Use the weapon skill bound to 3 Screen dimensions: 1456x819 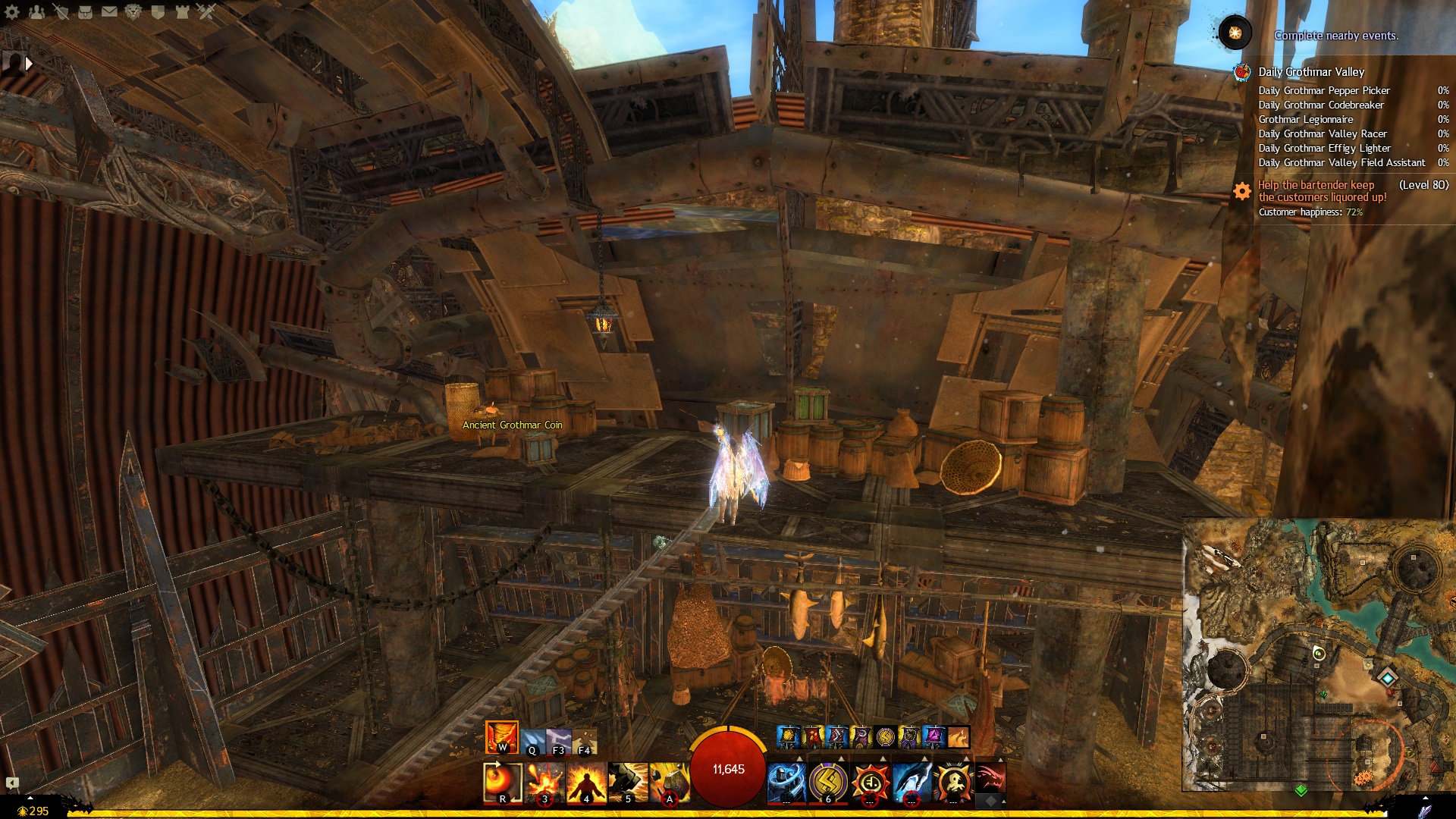click(544, 783)
